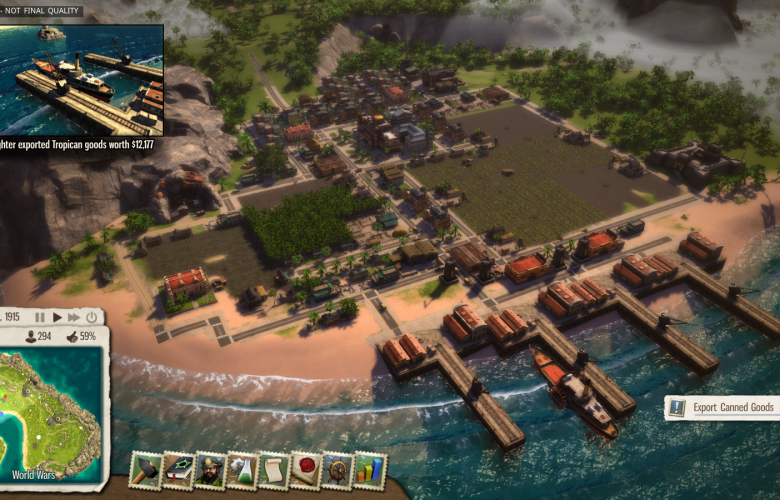Pause the game speed

pos(40,317)
